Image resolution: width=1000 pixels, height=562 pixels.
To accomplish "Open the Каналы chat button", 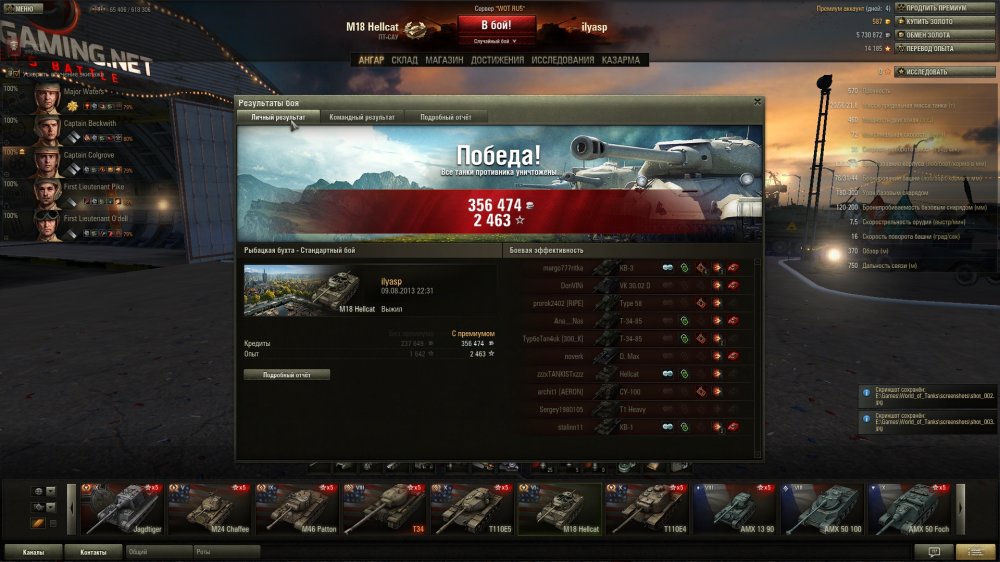I will click(33, 551).
